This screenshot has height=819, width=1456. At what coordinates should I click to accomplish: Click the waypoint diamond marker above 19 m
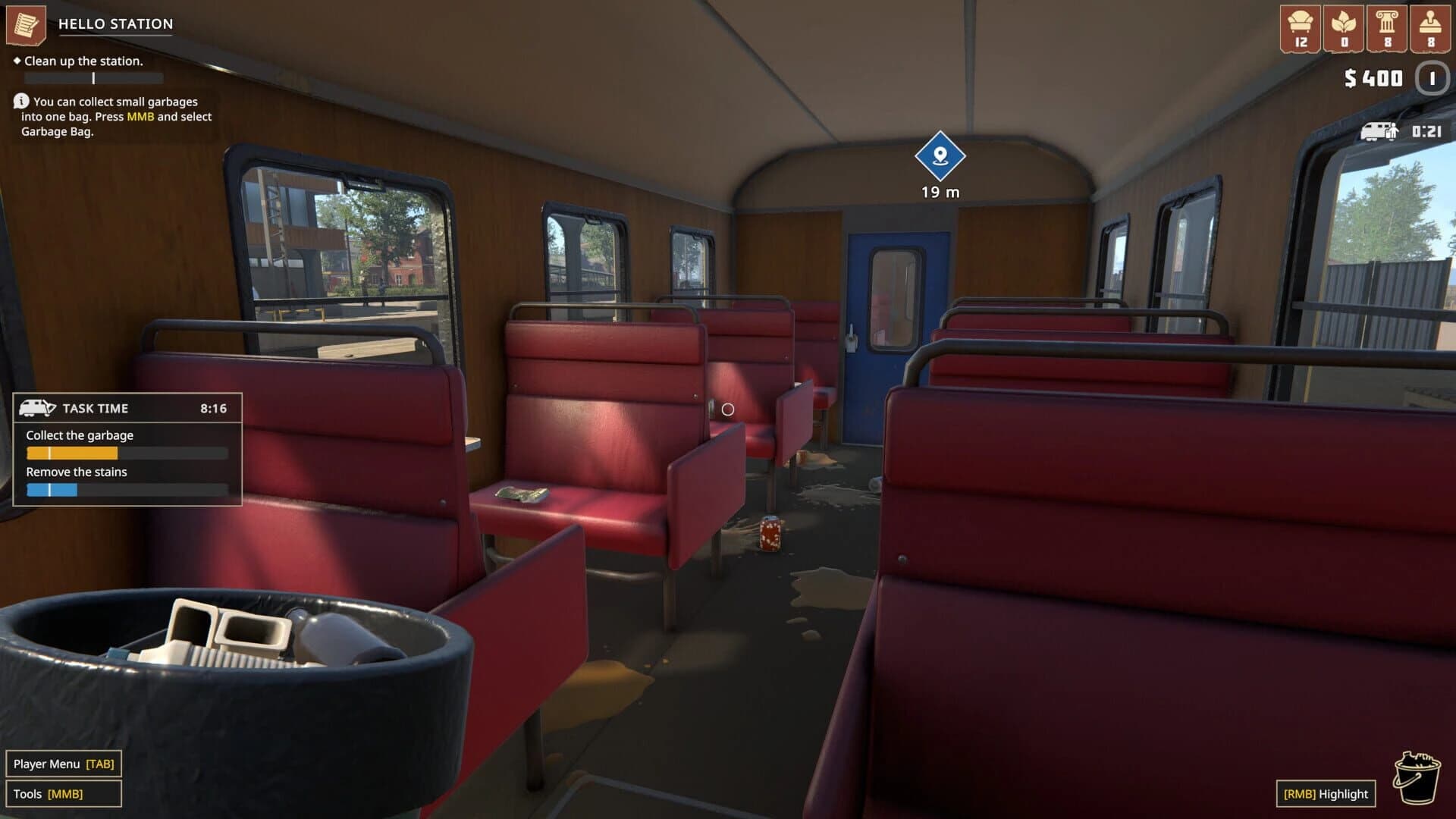click(x=939, y=157)
